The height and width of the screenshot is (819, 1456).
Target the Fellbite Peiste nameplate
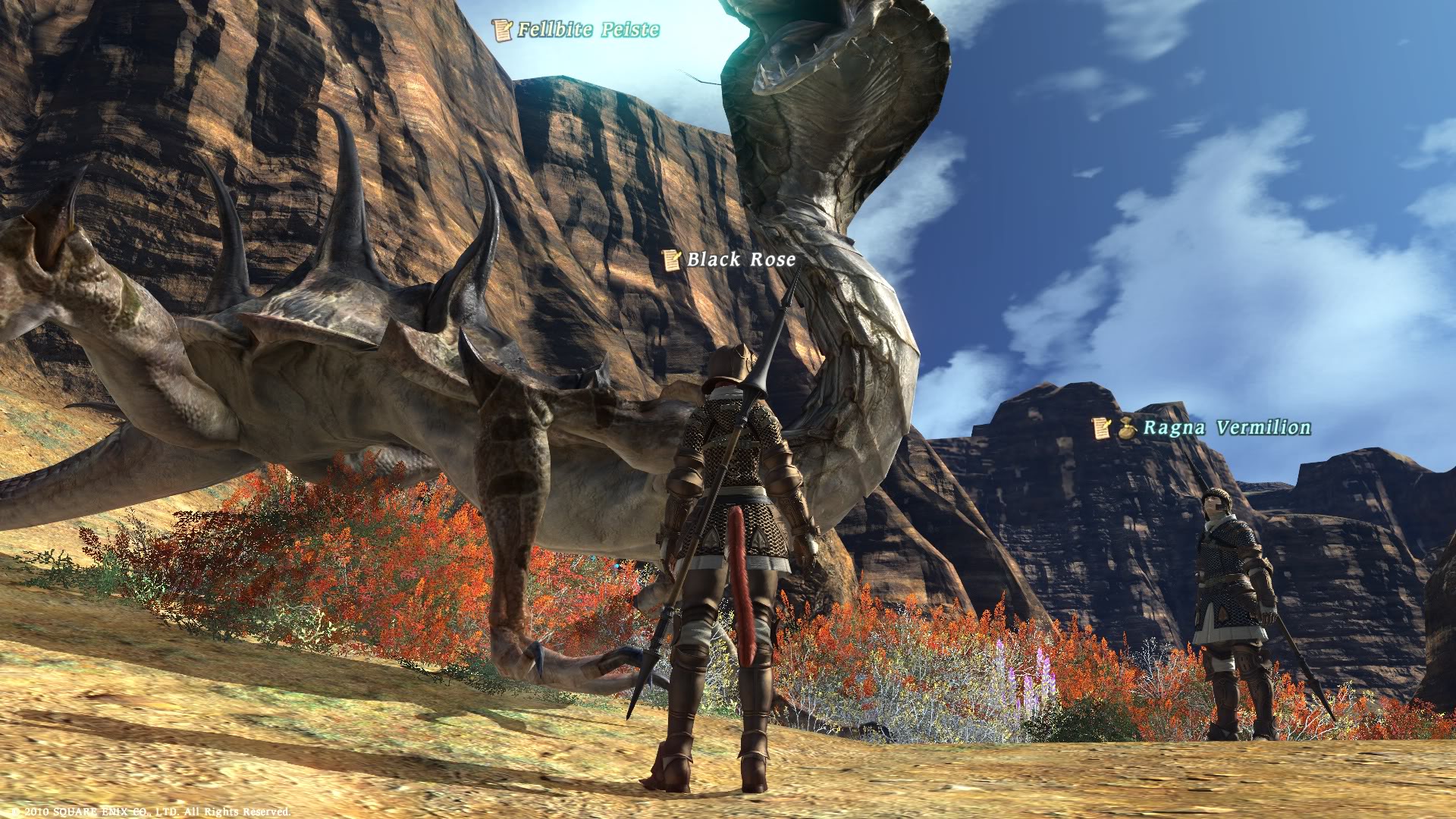(588, 30)
